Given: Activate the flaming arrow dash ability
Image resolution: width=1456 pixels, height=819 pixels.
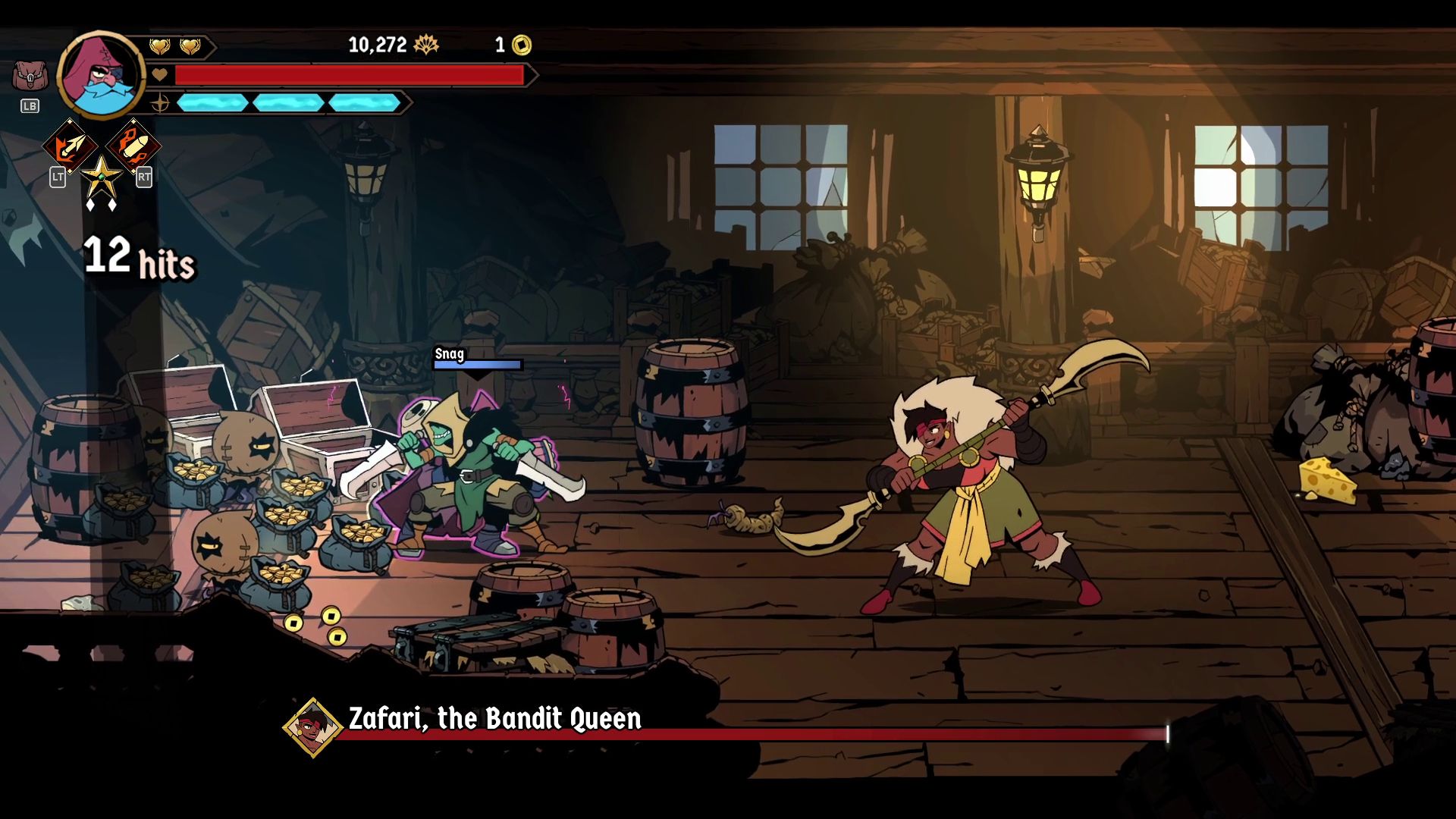Looking at the screenshot, I should (70, 146).
